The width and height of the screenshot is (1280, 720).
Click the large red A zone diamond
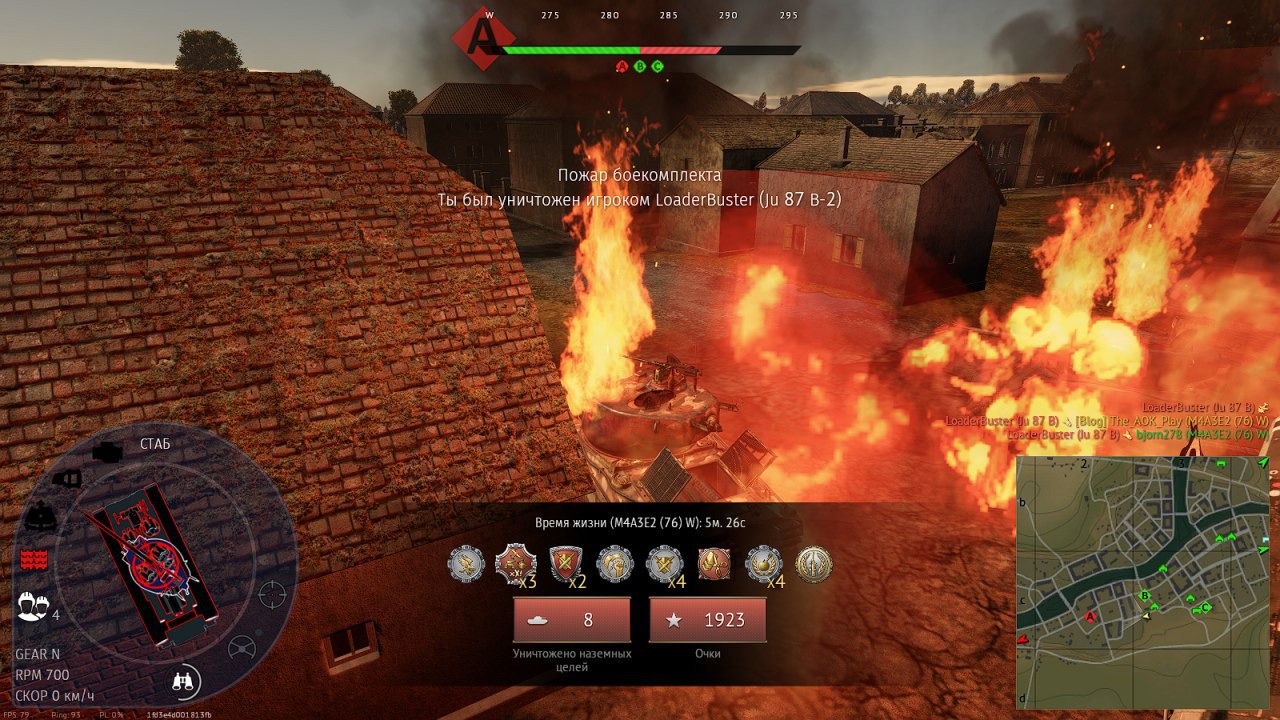point(484,37)
